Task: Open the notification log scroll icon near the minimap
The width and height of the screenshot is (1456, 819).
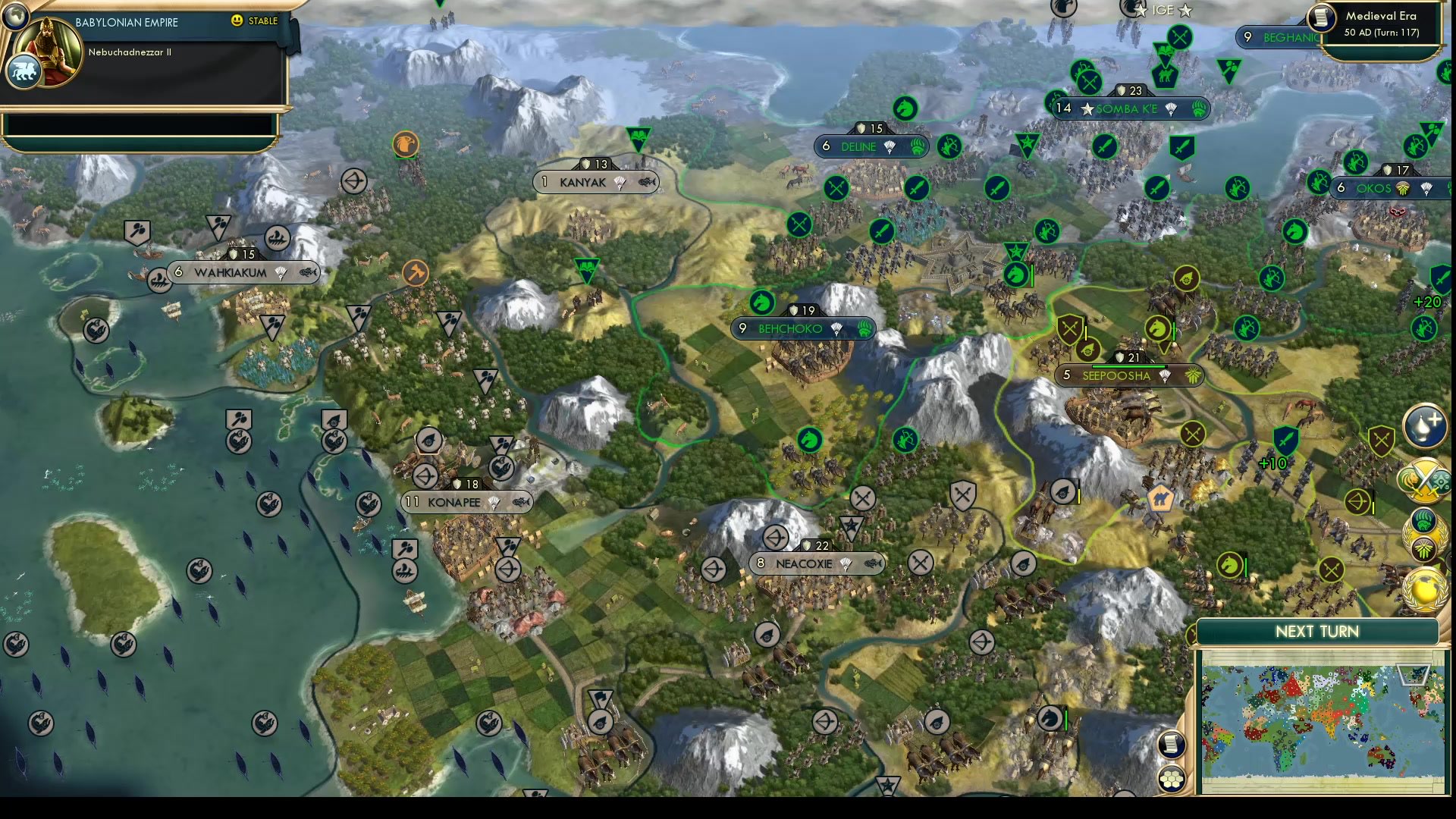Action: tap(1172, 744)
